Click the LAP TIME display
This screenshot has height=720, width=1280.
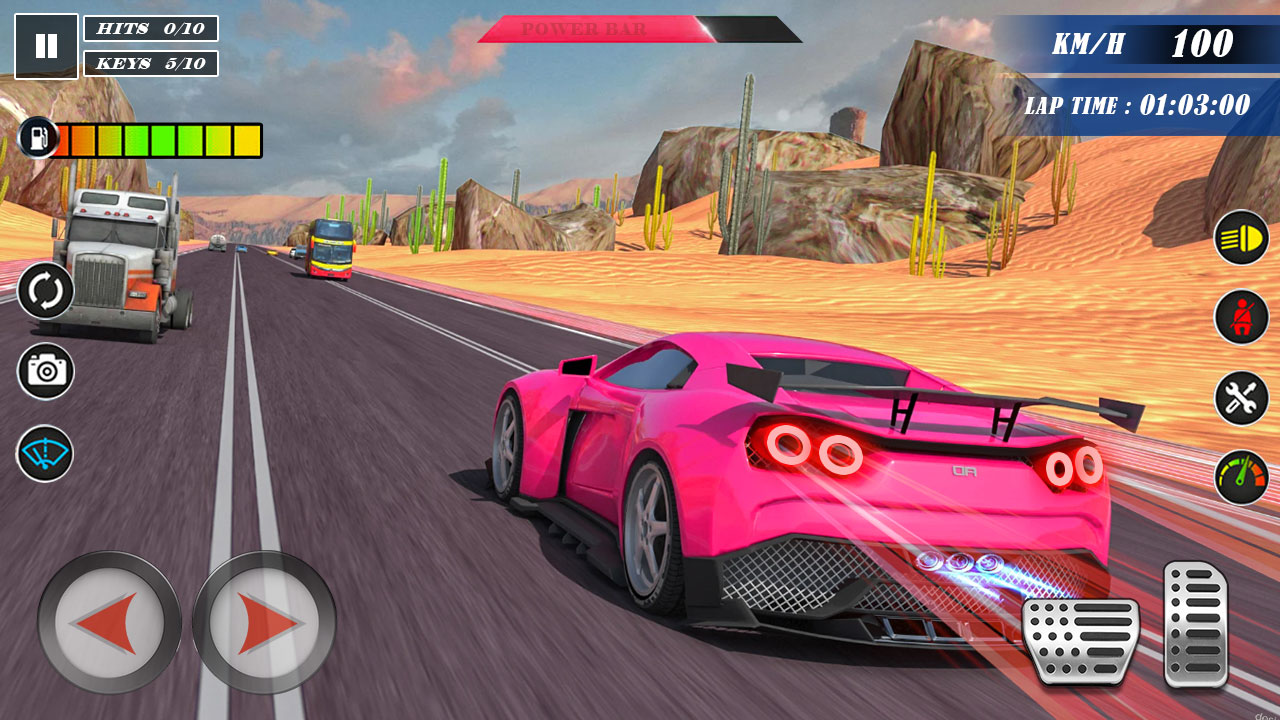coord(1137,102)
